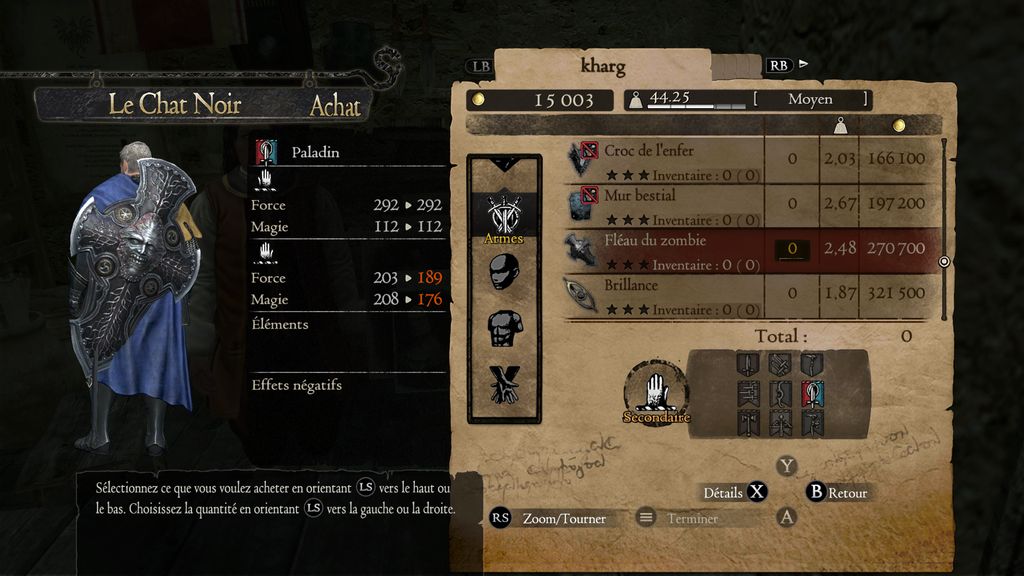
Task: Switch to the kharg character tab
Action: [602, 68]
